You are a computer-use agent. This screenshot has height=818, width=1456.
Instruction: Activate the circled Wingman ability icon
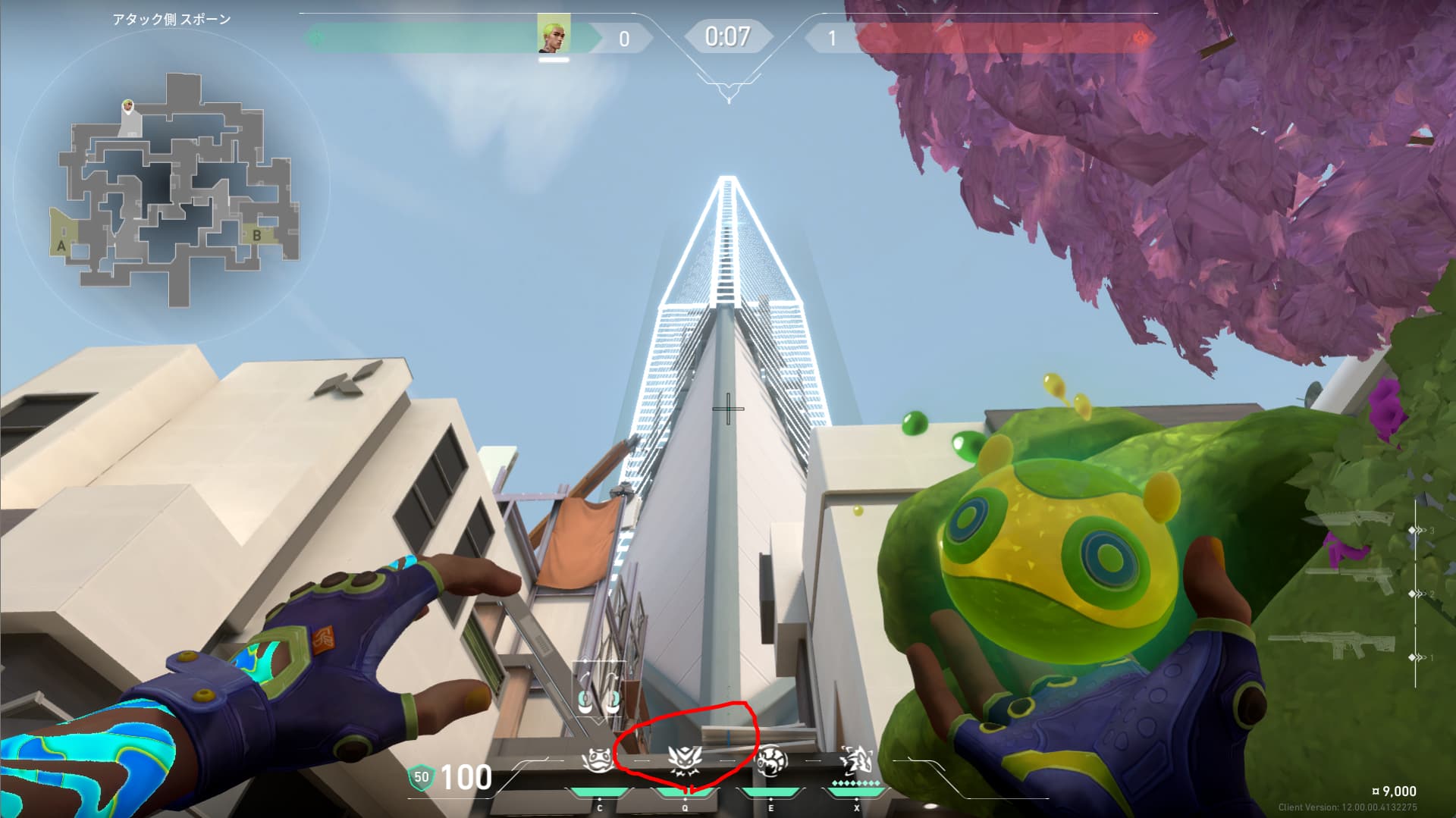click(685, 759)
